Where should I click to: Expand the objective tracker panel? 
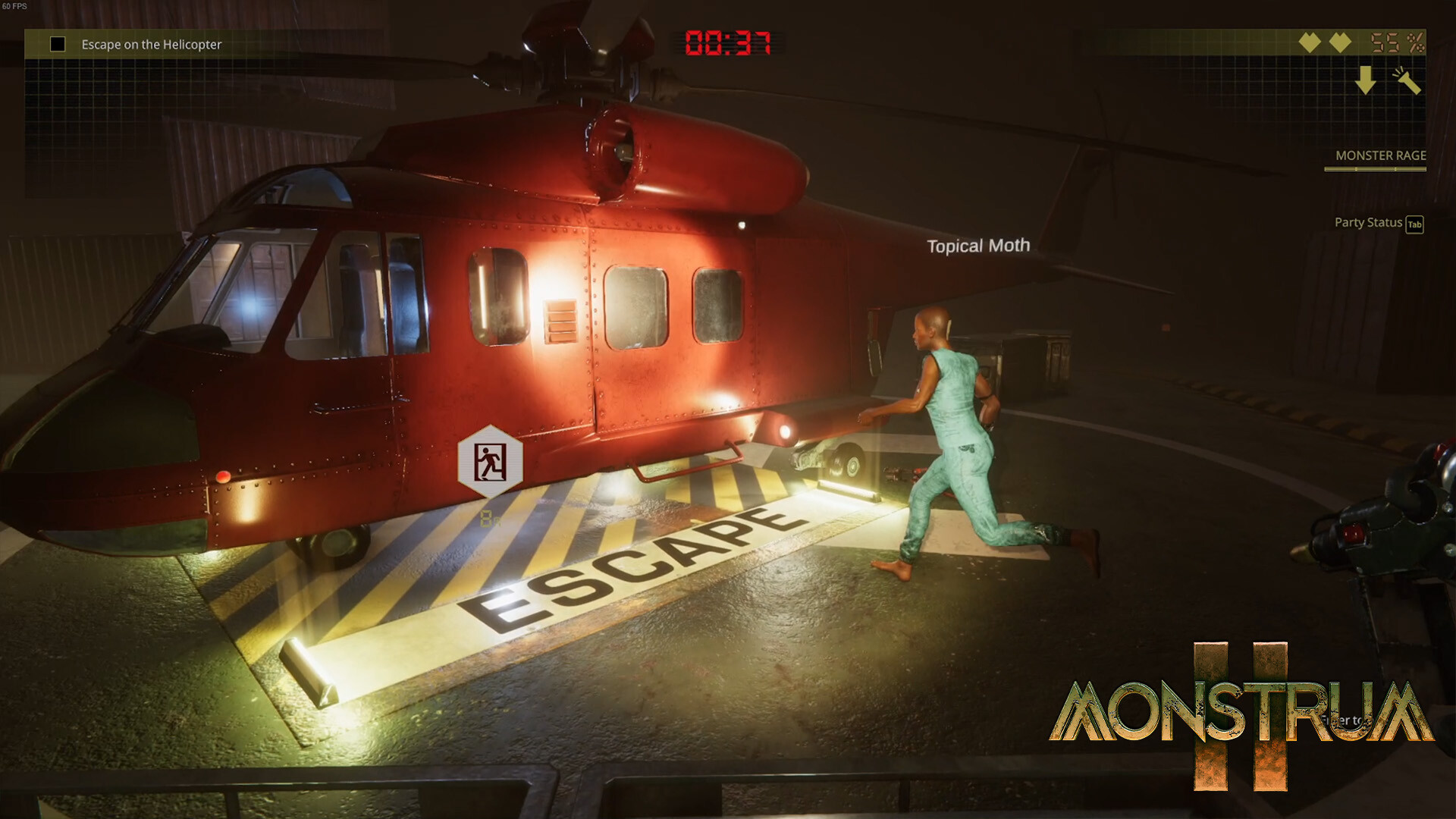point(152,44)
